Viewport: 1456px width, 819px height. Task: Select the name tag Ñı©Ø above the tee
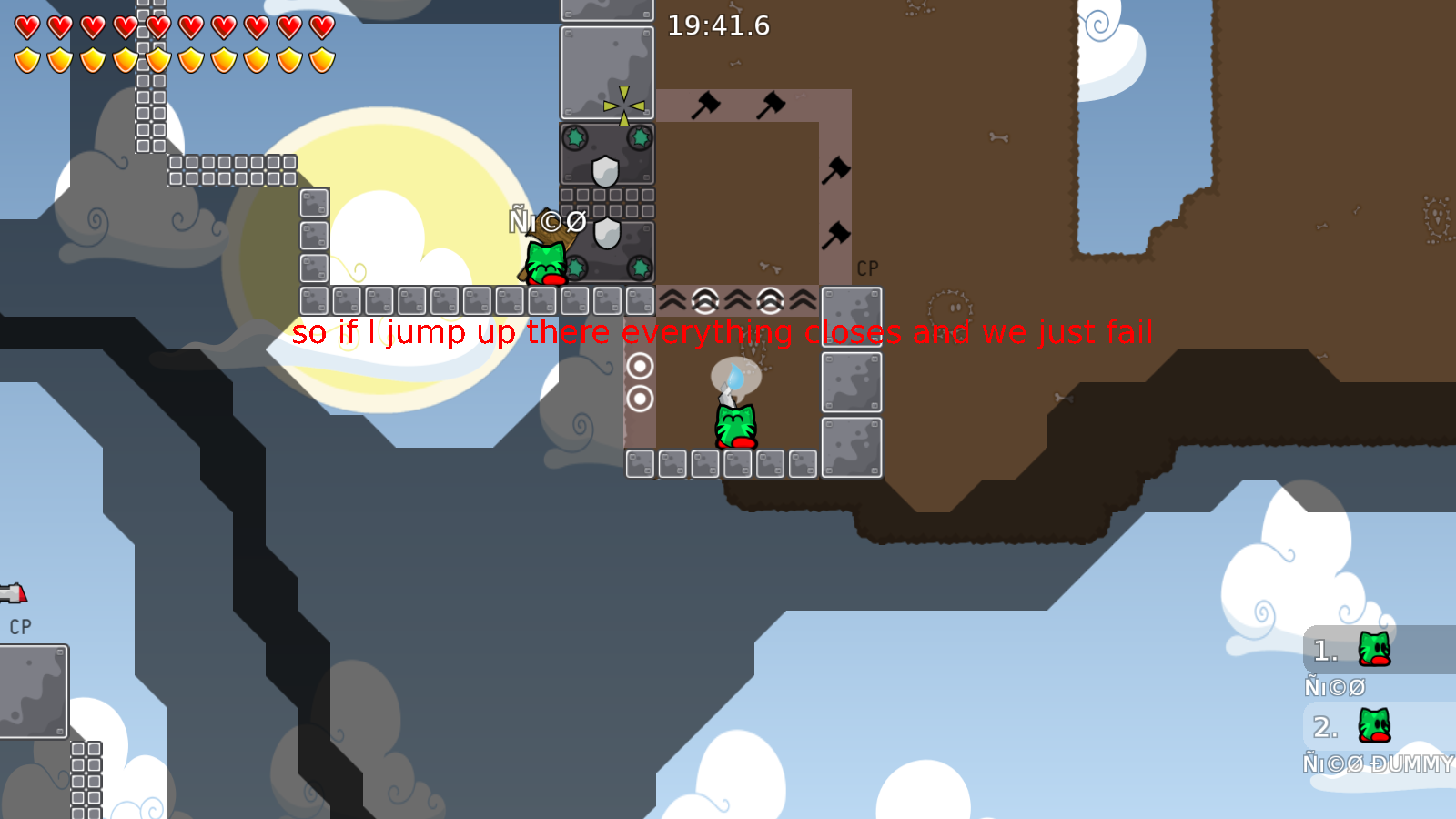[x=546, y=219]
